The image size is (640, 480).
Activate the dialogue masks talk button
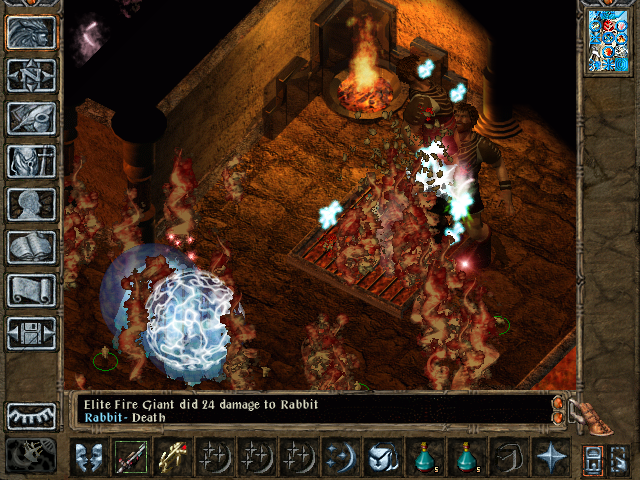89,458
